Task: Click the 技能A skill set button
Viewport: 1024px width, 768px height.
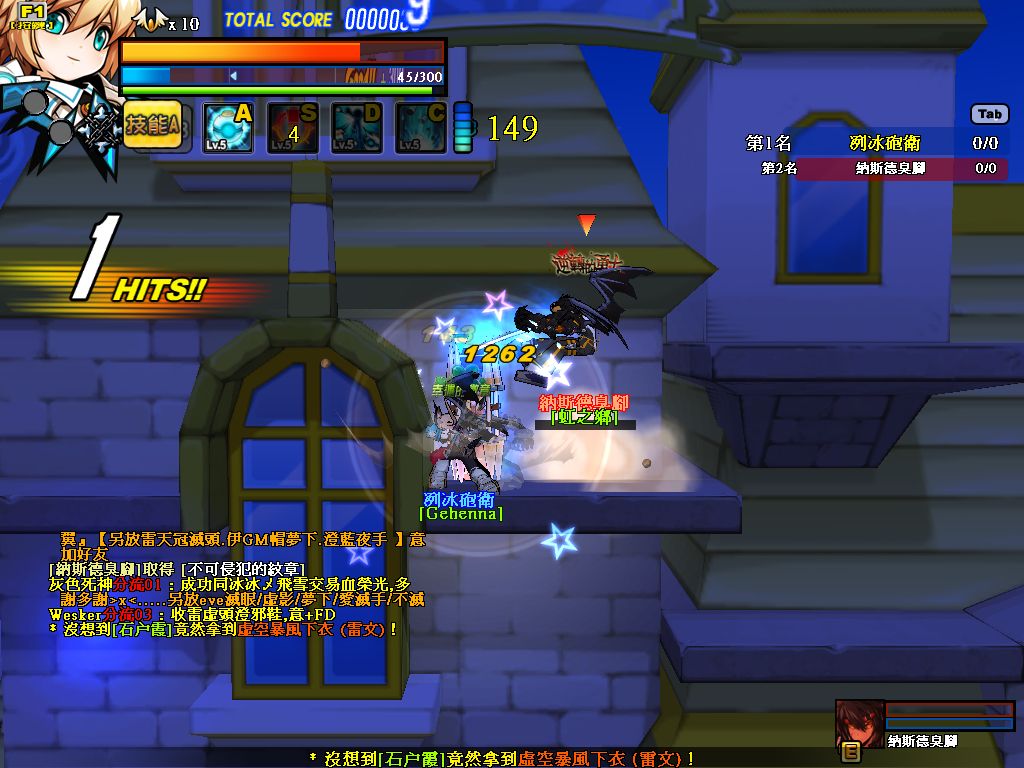Action: pos(152,127)
